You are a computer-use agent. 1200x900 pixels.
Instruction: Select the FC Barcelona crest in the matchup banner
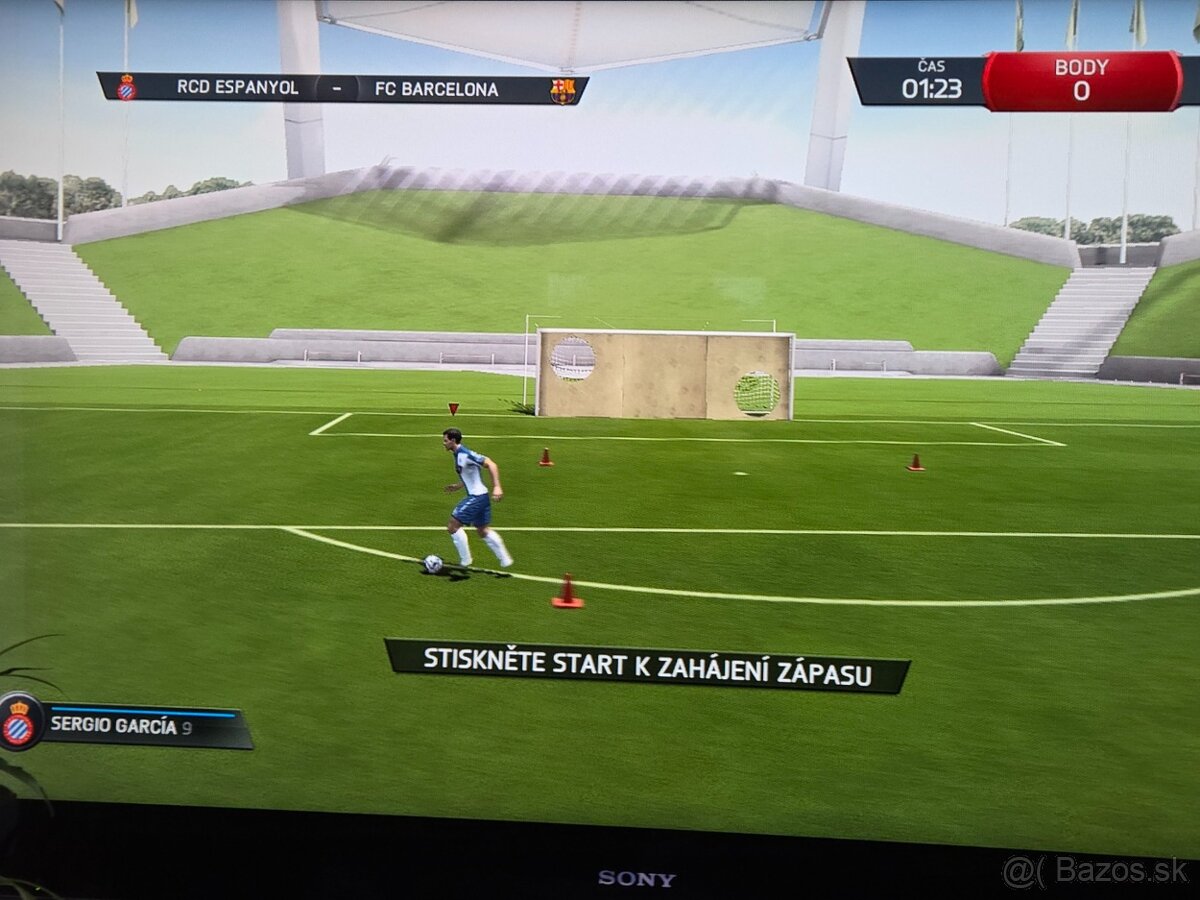point(563,90)
